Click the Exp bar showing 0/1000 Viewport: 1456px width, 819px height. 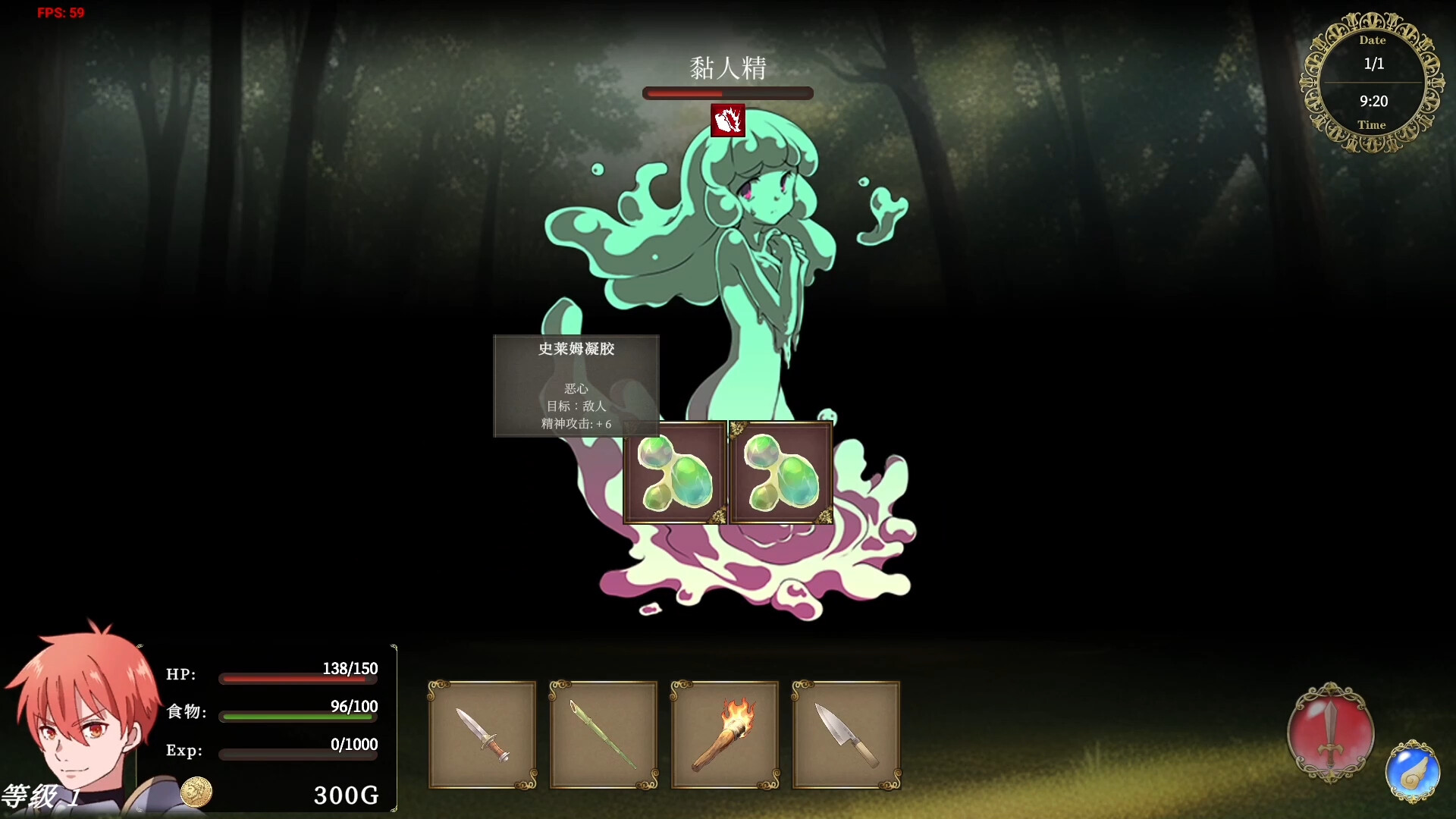[297, 755]
